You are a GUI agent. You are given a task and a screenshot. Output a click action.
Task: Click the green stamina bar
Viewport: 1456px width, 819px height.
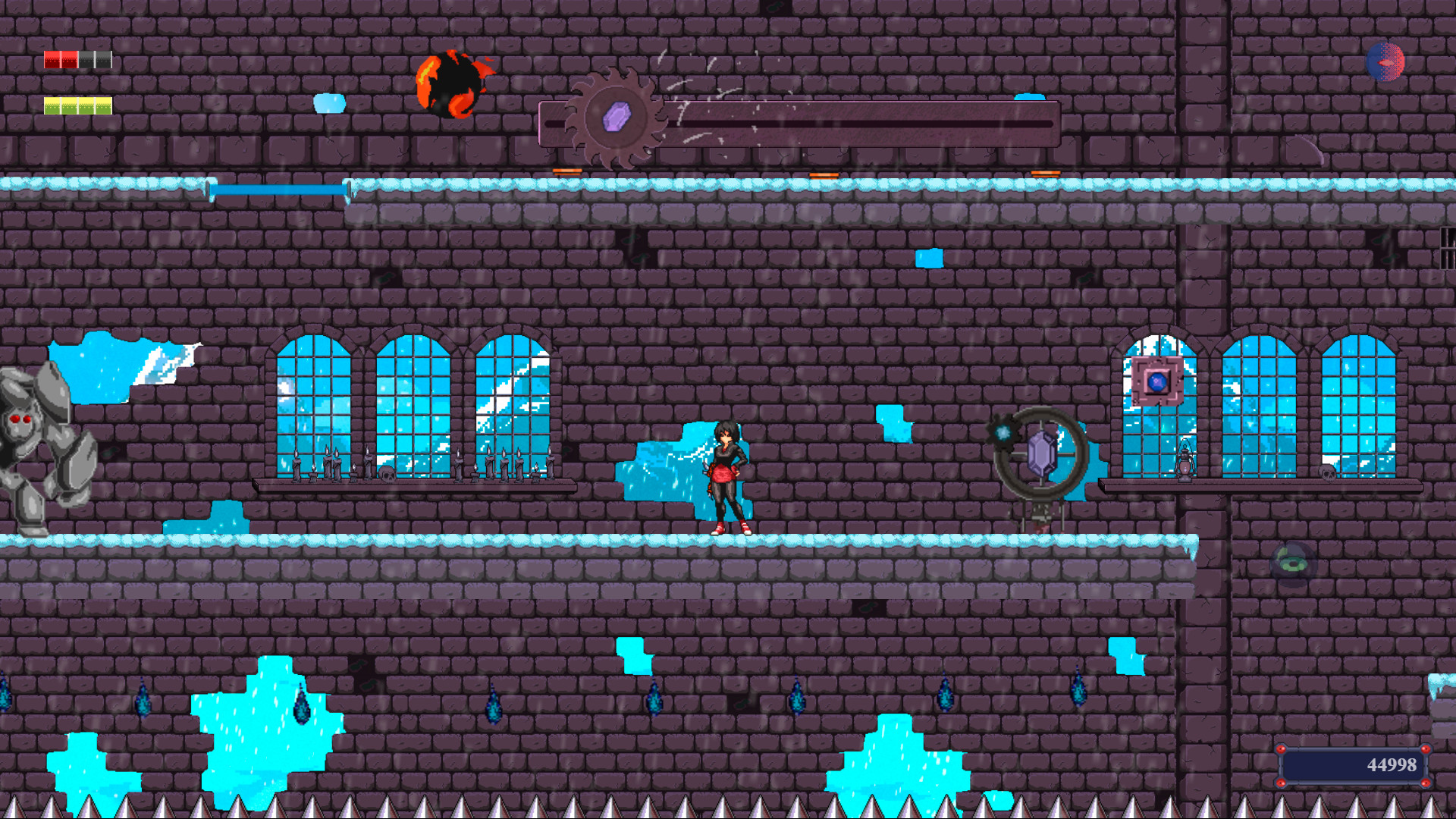76,105
